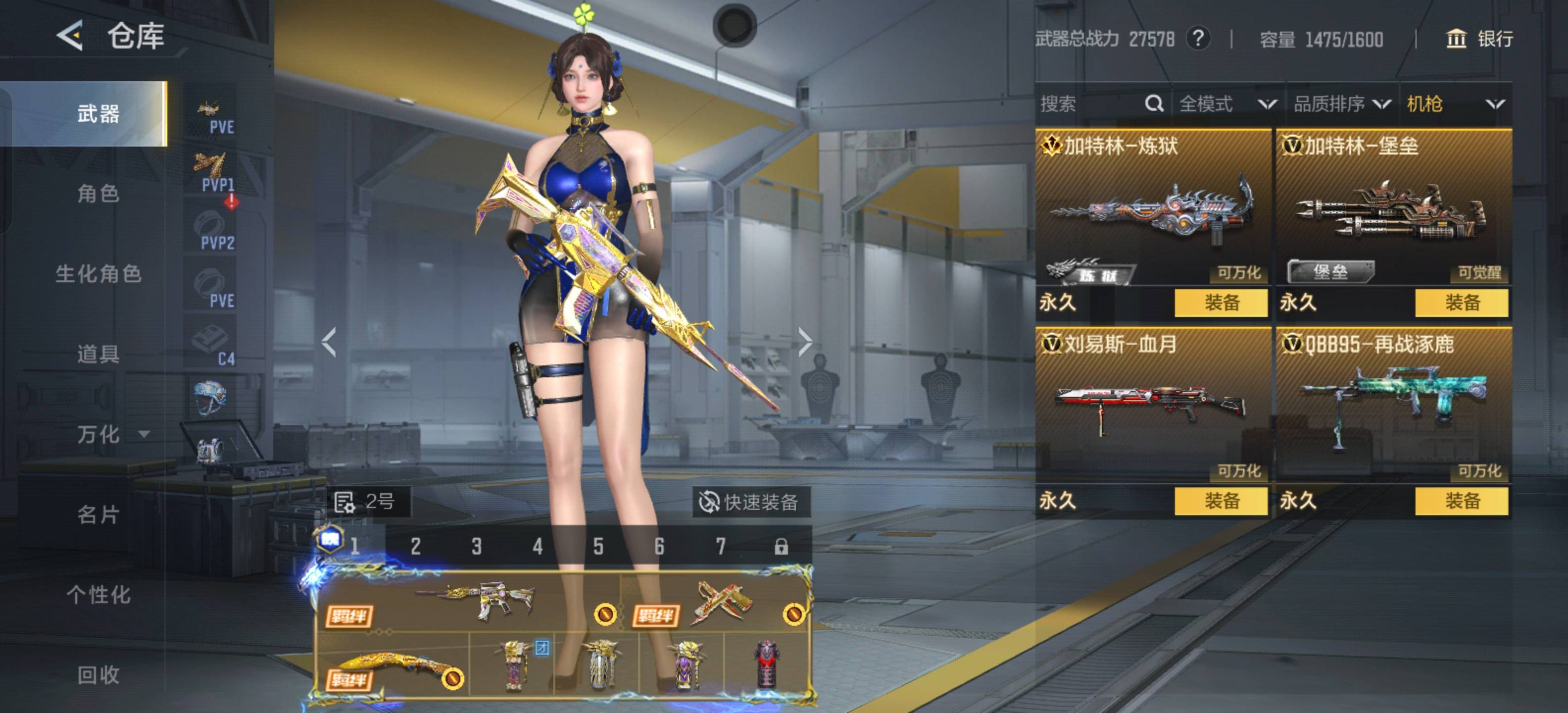Image resolution: width=1568 pixels, height=713 pixels.
Task: Open the 名片 section
Action: [98, 514]
